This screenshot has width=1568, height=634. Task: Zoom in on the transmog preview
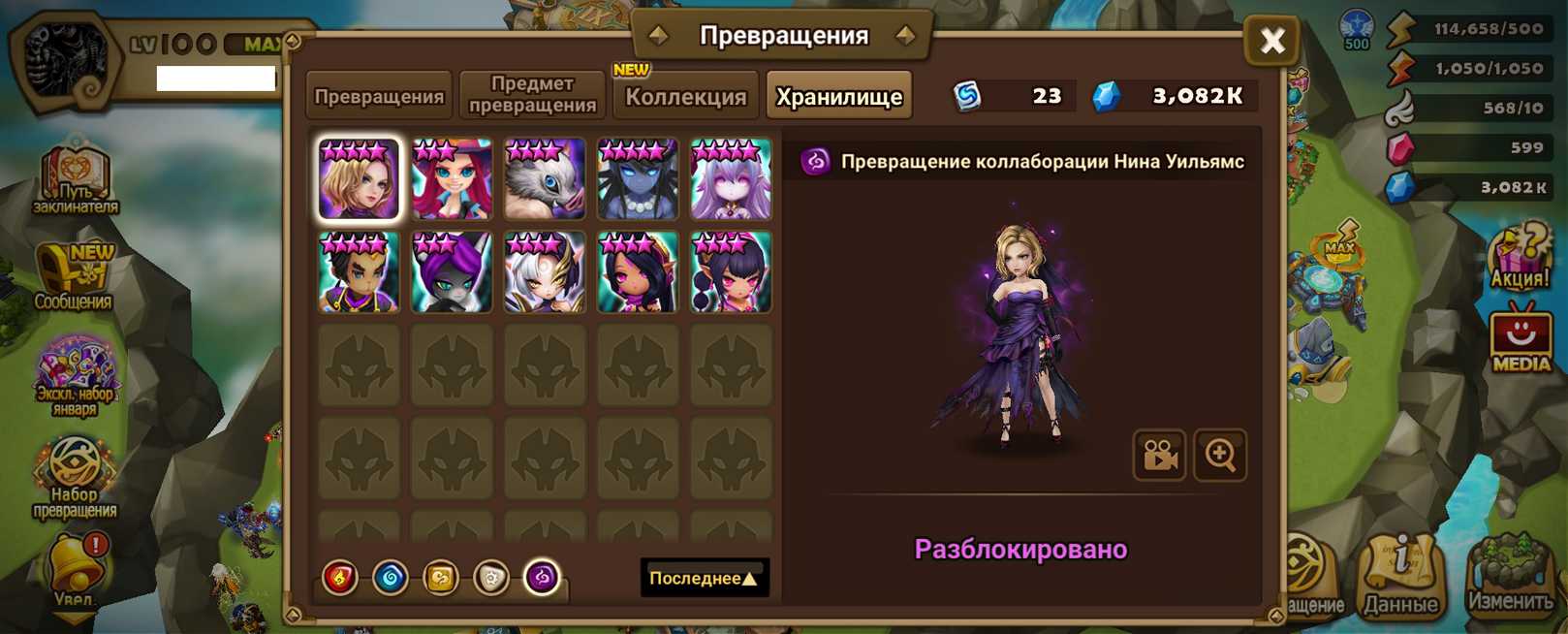(1220, 455)
